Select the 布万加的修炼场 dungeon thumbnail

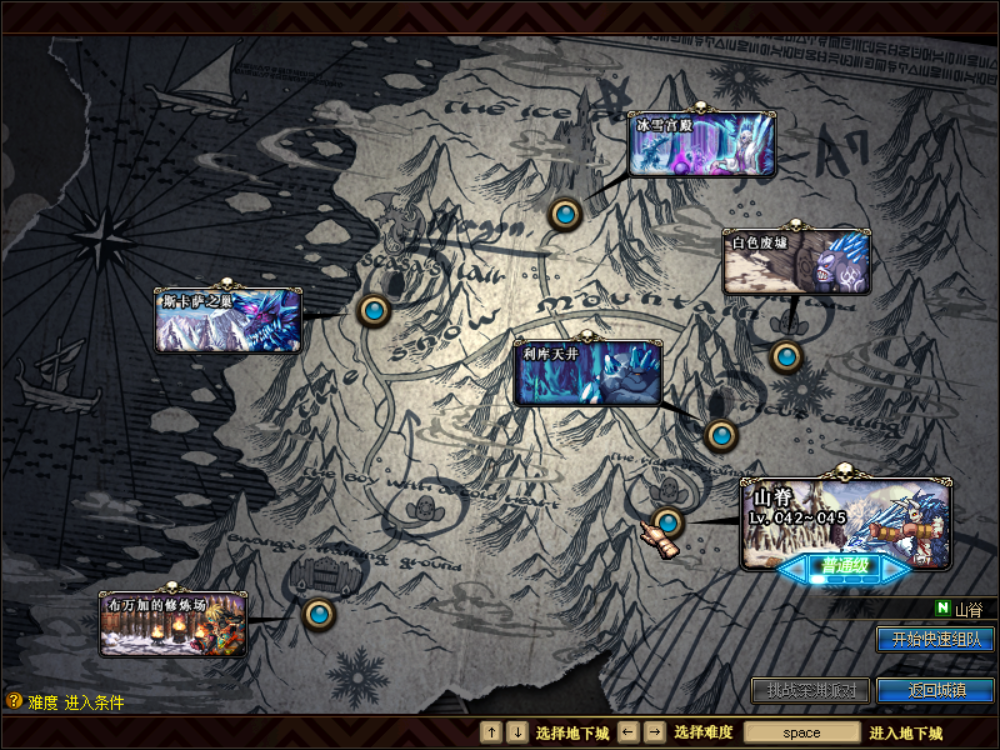tap(173, 624)
